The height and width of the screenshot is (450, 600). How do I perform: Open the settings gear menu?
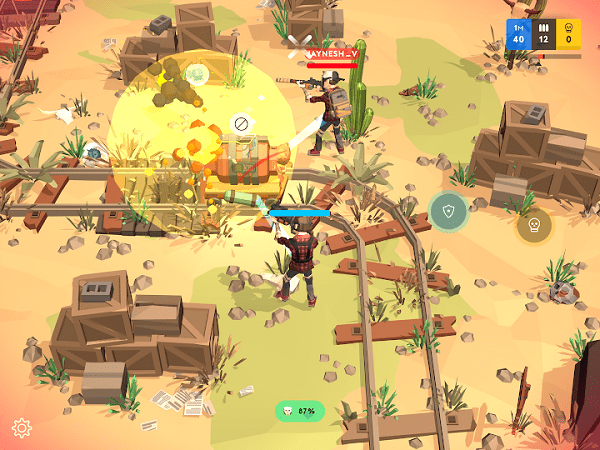tap(21, 428)
